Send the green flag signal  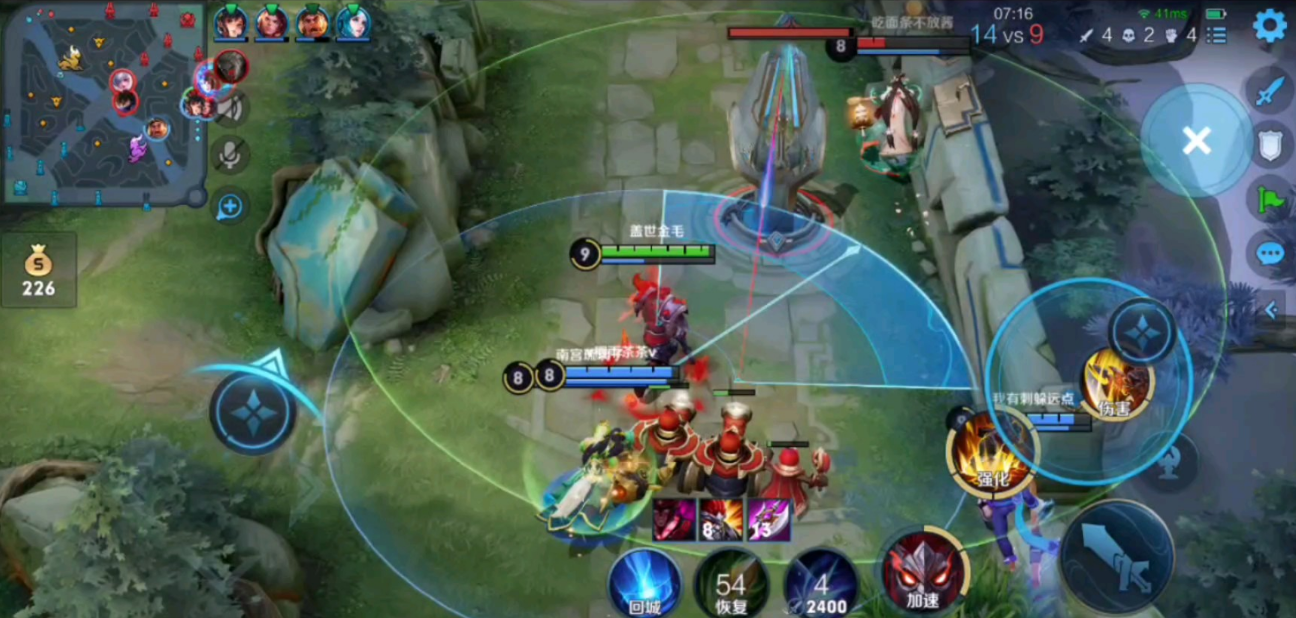pyautogui.click(x=1270, y=198)
